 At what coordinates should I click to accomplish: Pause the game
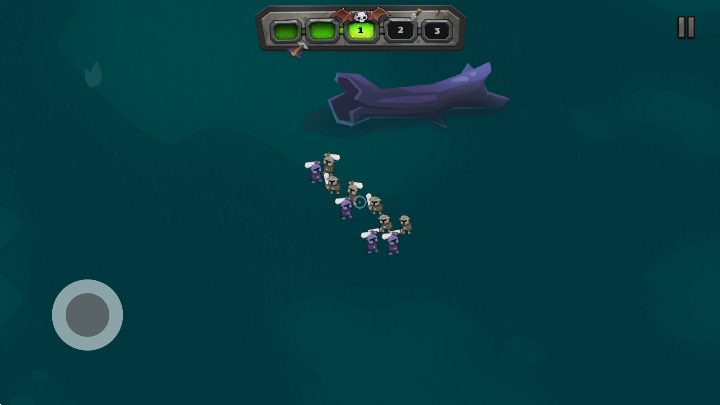click(x=686, y=28)
